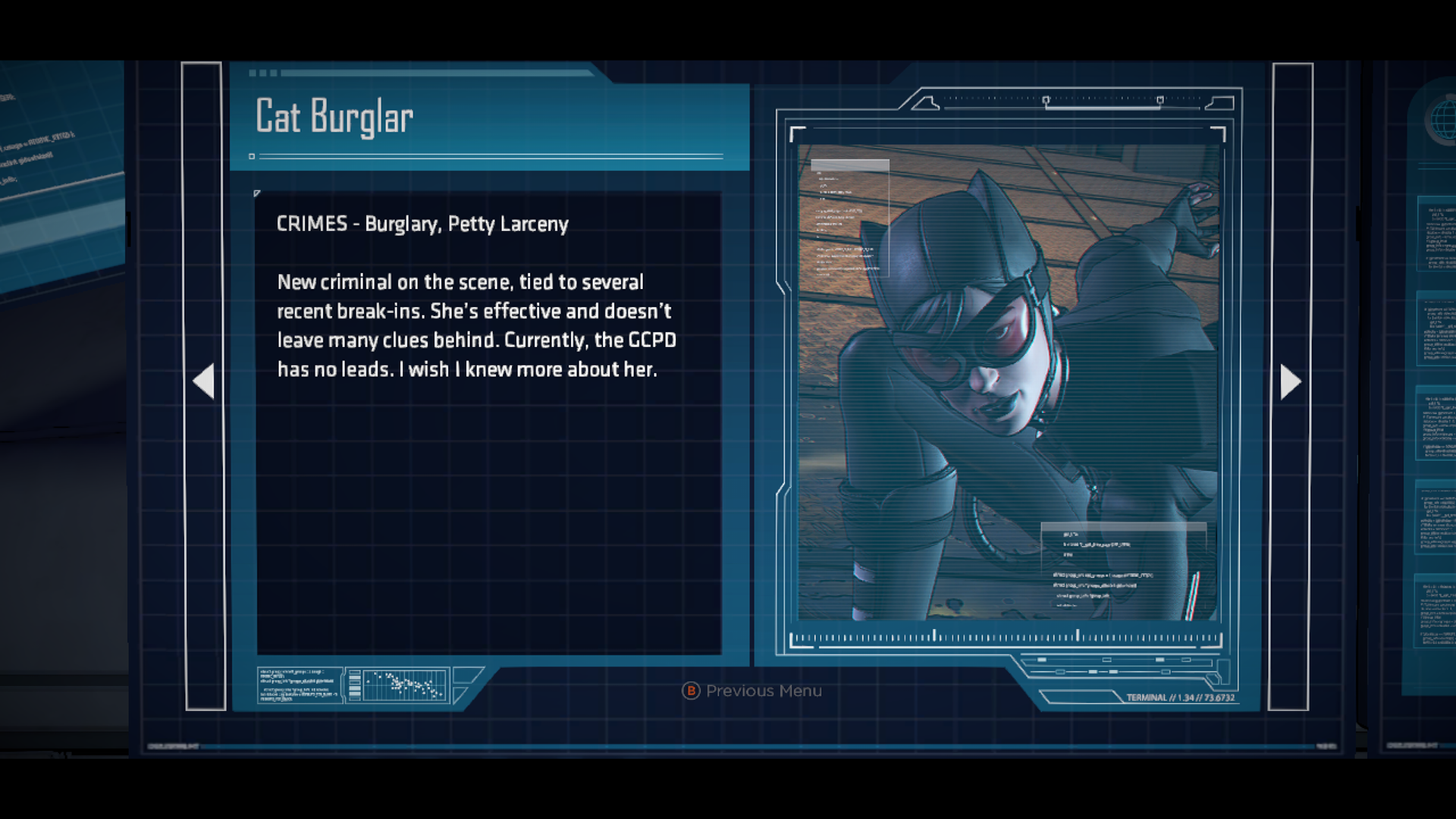Select the Cat Burglar portrait image
Screen dimensions: 1456x819
point(1007,381)
